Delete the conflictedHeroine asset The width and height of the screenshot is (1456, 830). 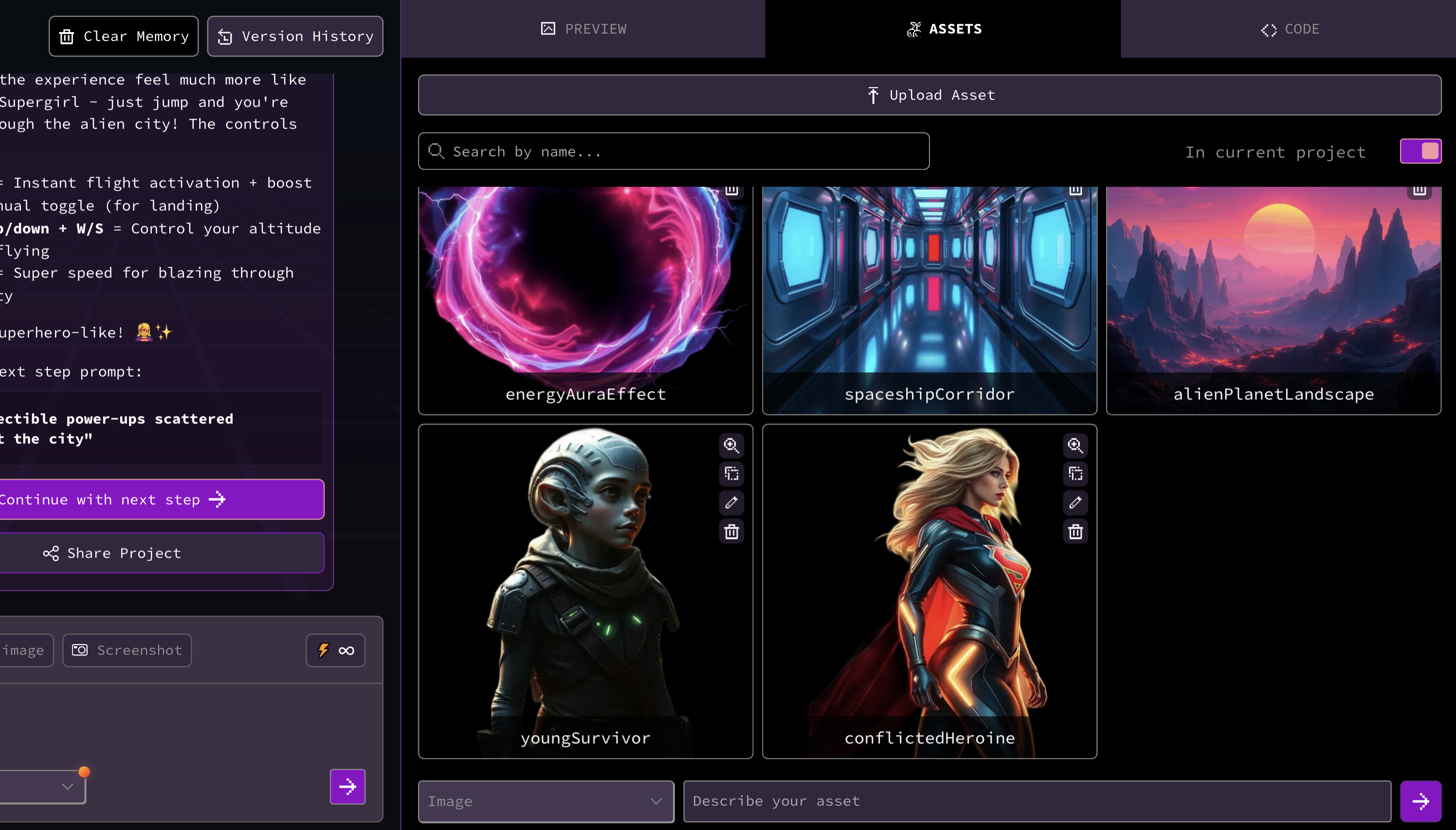coord(1075,532)
